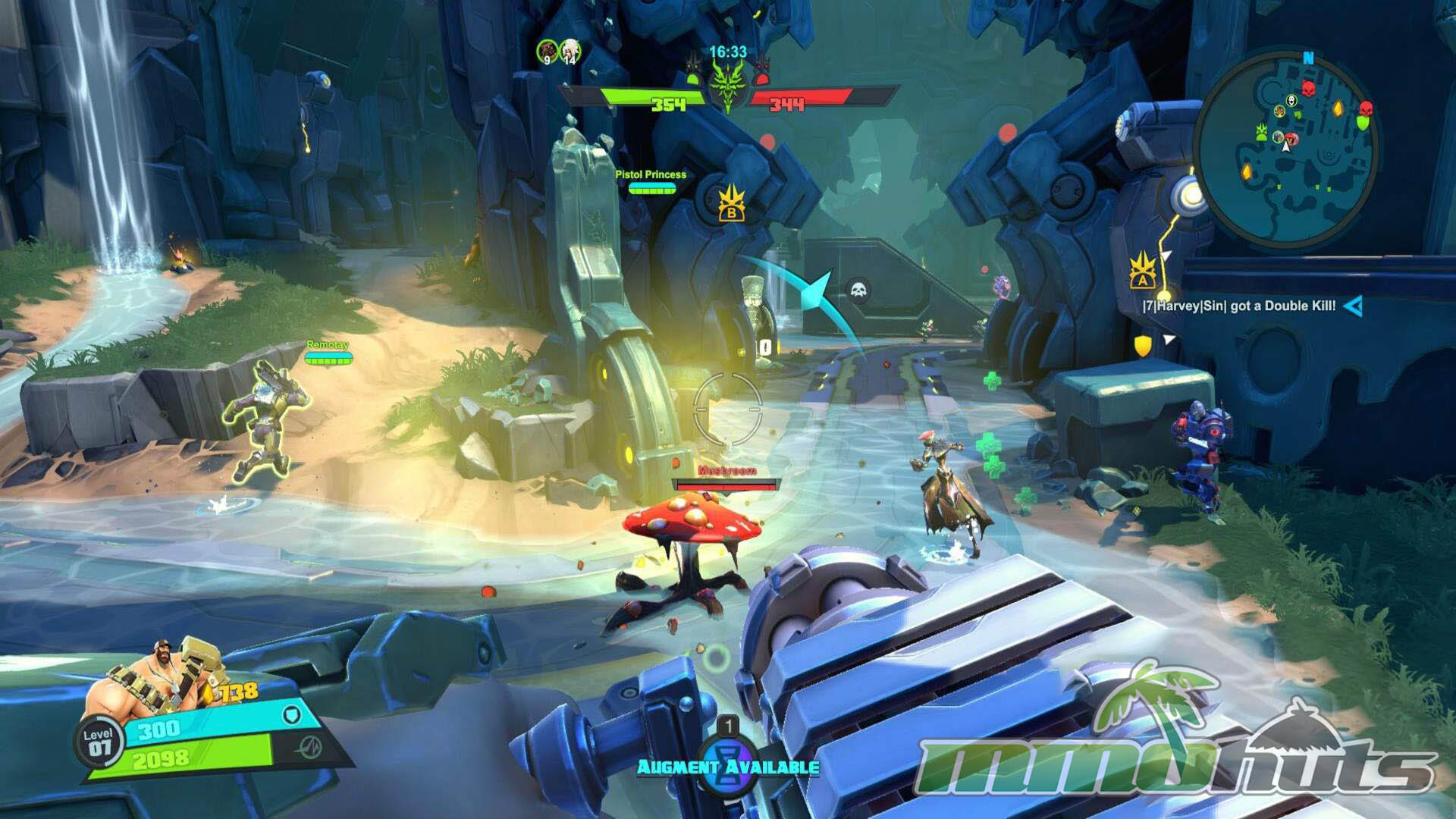The width and height of the screenshot is (1456, 819).
Task: Select the capture point B marker
Action: [x=731, y=203]
